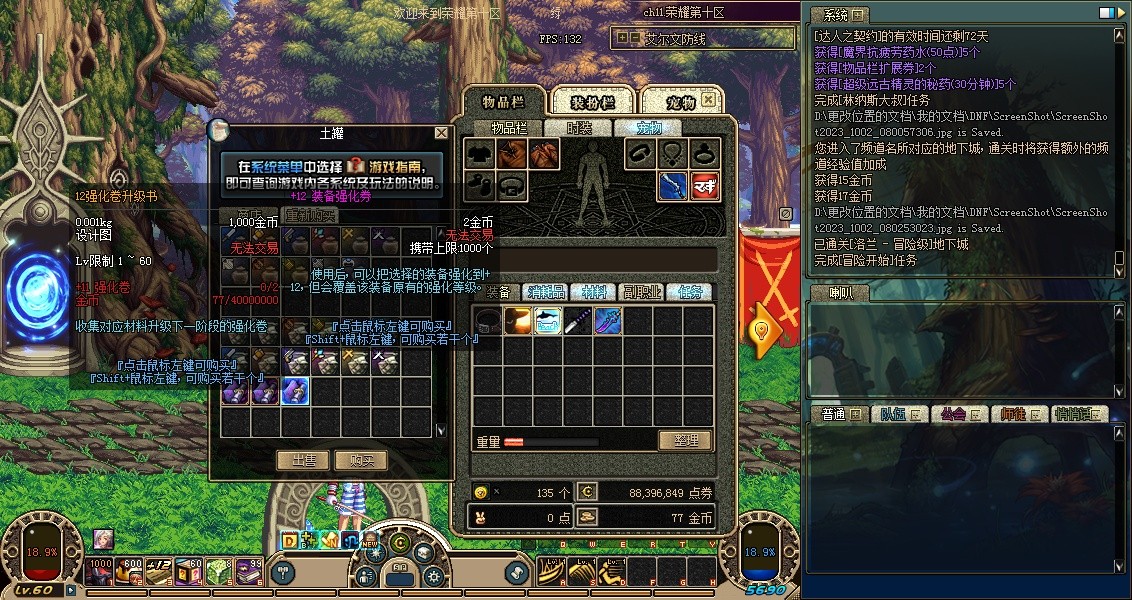Click the equipped blue weapon slot

pos(672,186)
